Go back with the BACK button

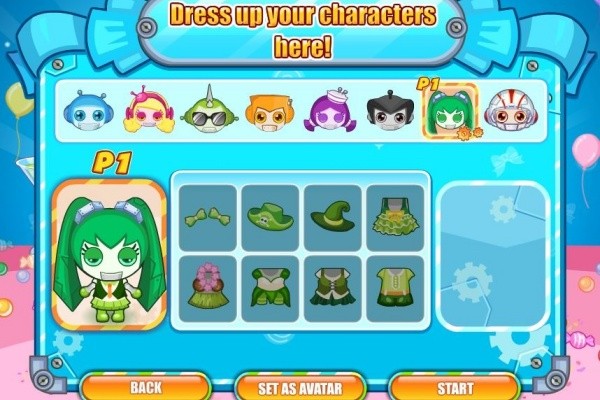pos(145,386)
